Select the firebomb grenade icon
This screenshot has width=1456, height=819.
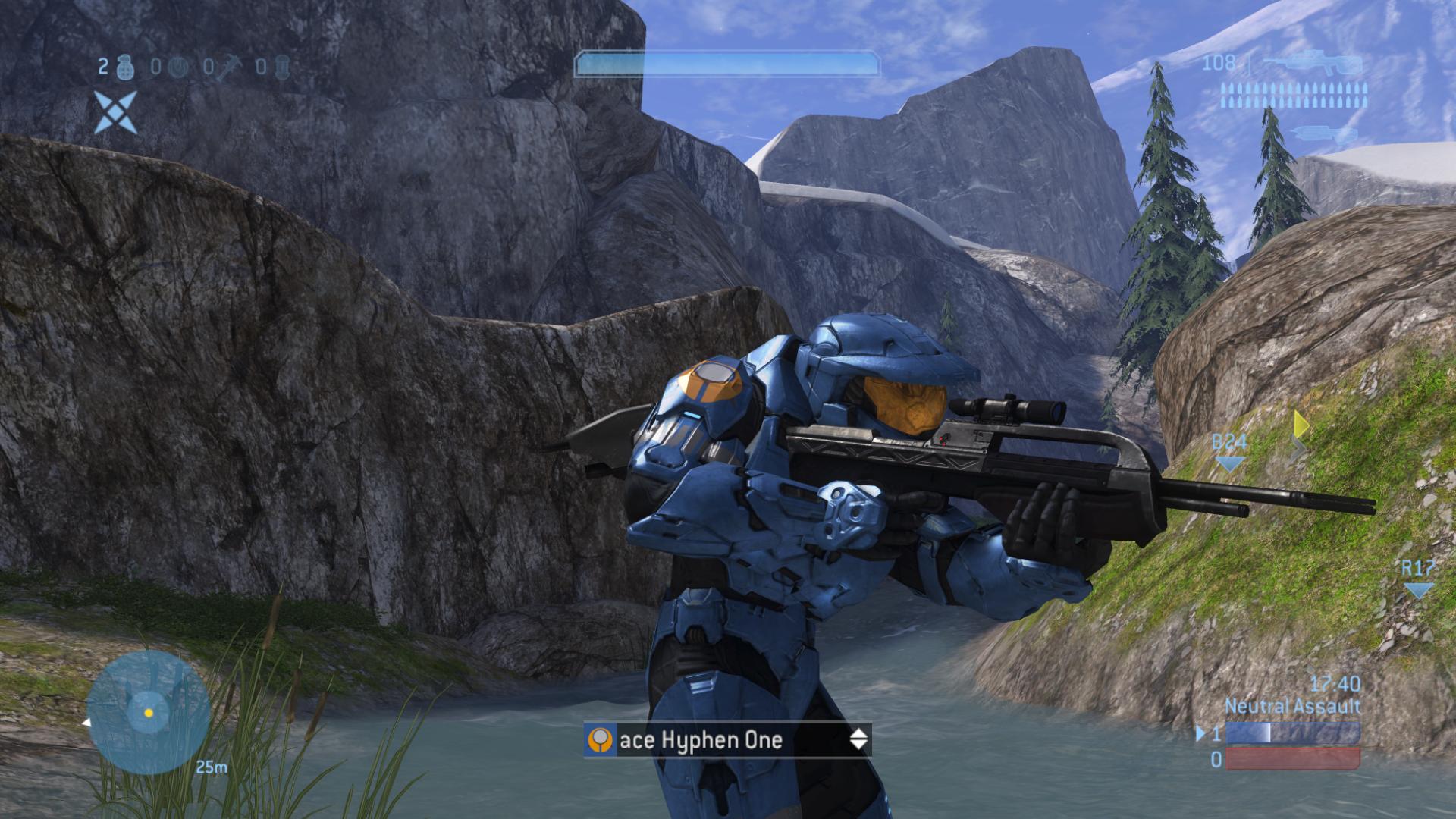(x=281, y=68)
